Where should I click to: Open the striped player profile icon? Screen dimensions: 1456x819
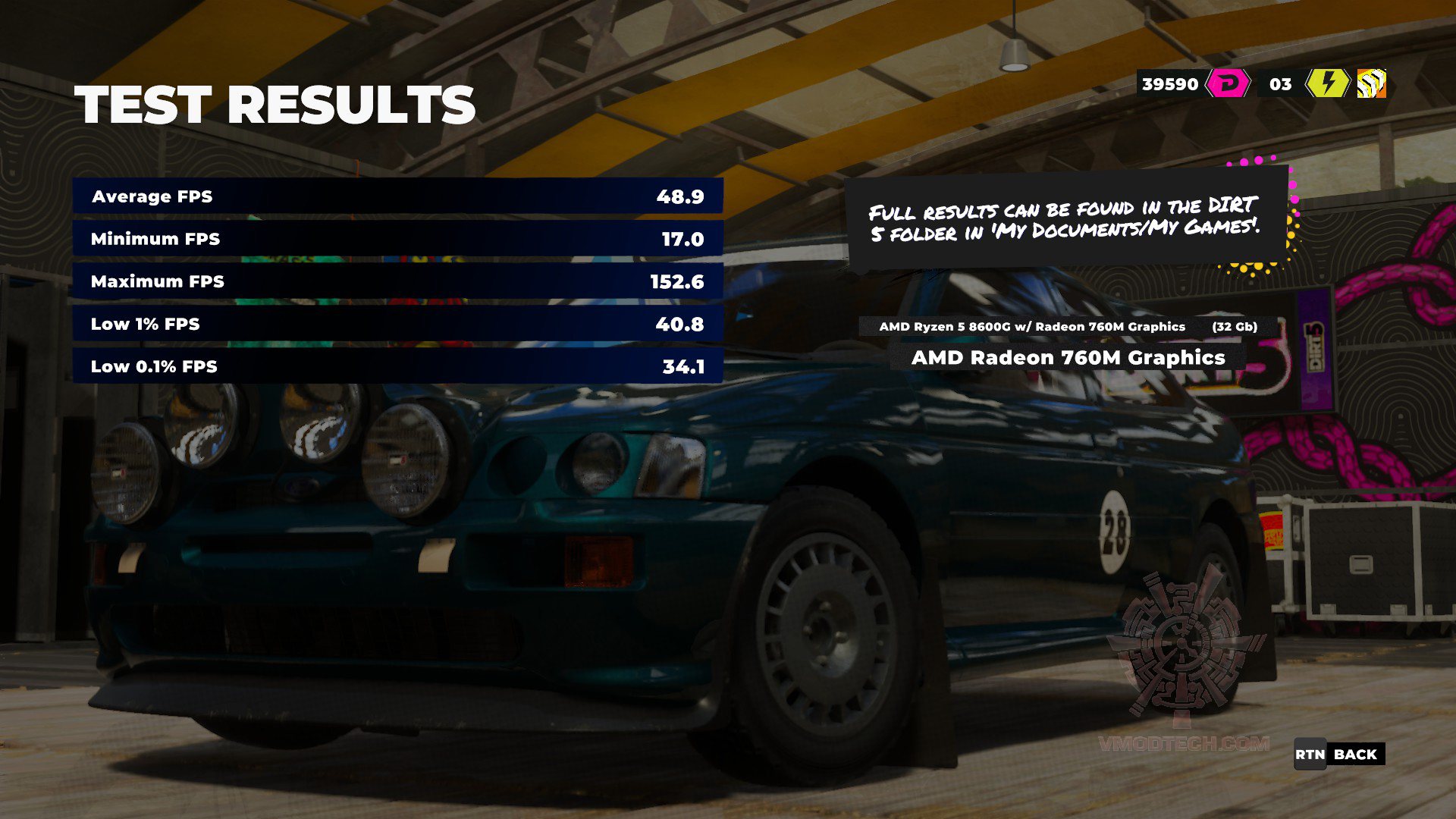point(1371,83)
